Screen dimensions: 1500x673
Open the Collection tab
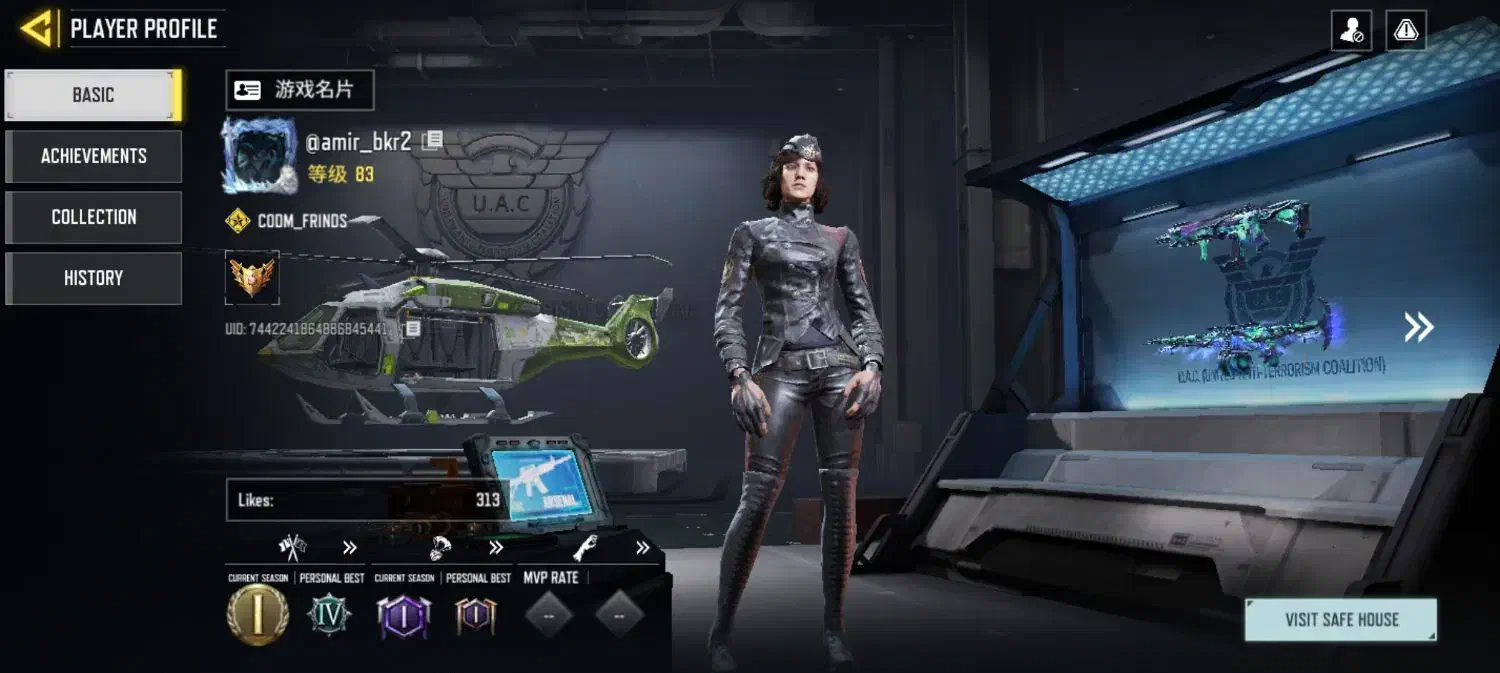tap(94, 217)
